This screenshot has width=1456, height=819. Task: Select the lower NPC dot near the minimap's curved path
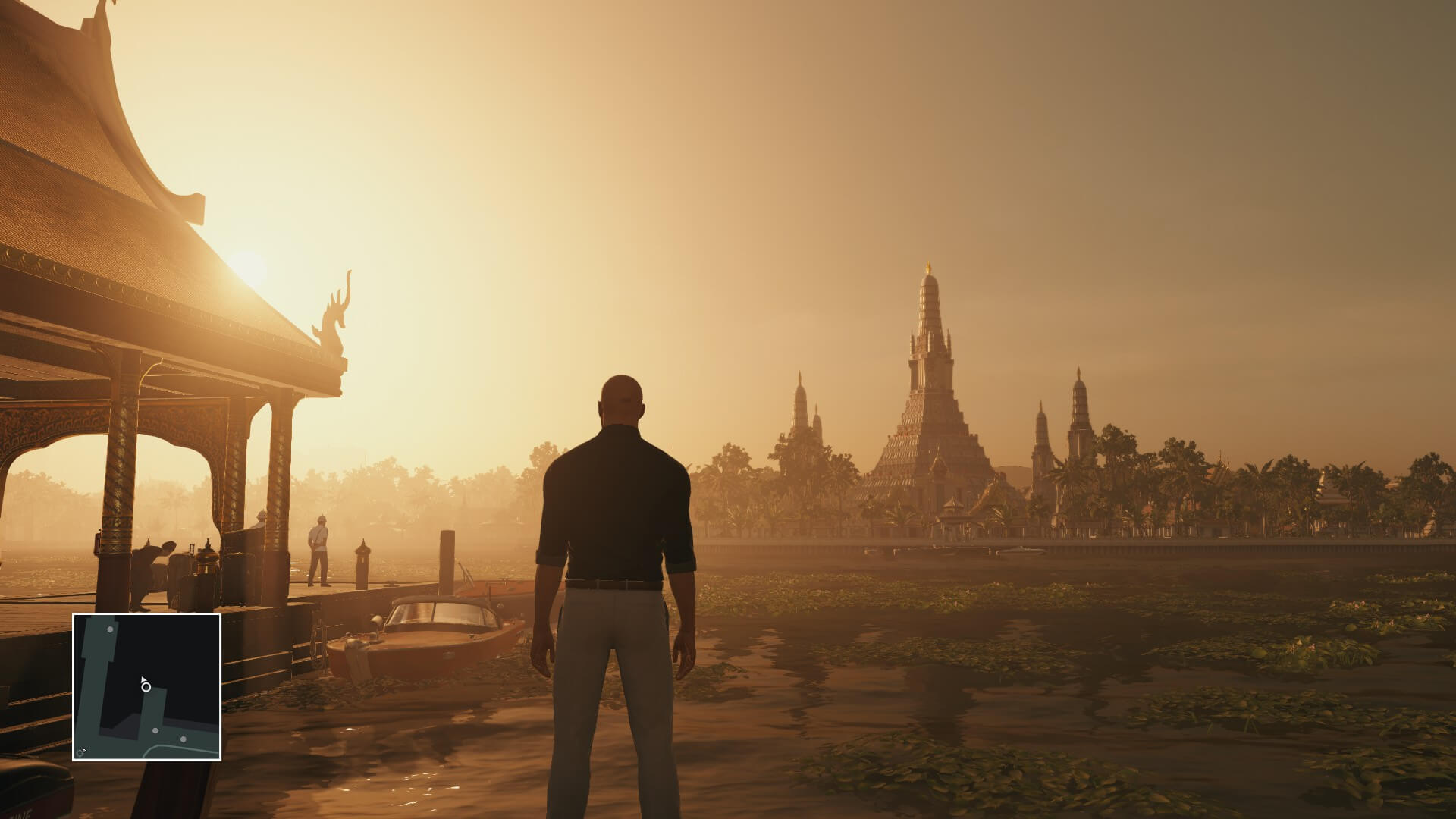[183, 739]
